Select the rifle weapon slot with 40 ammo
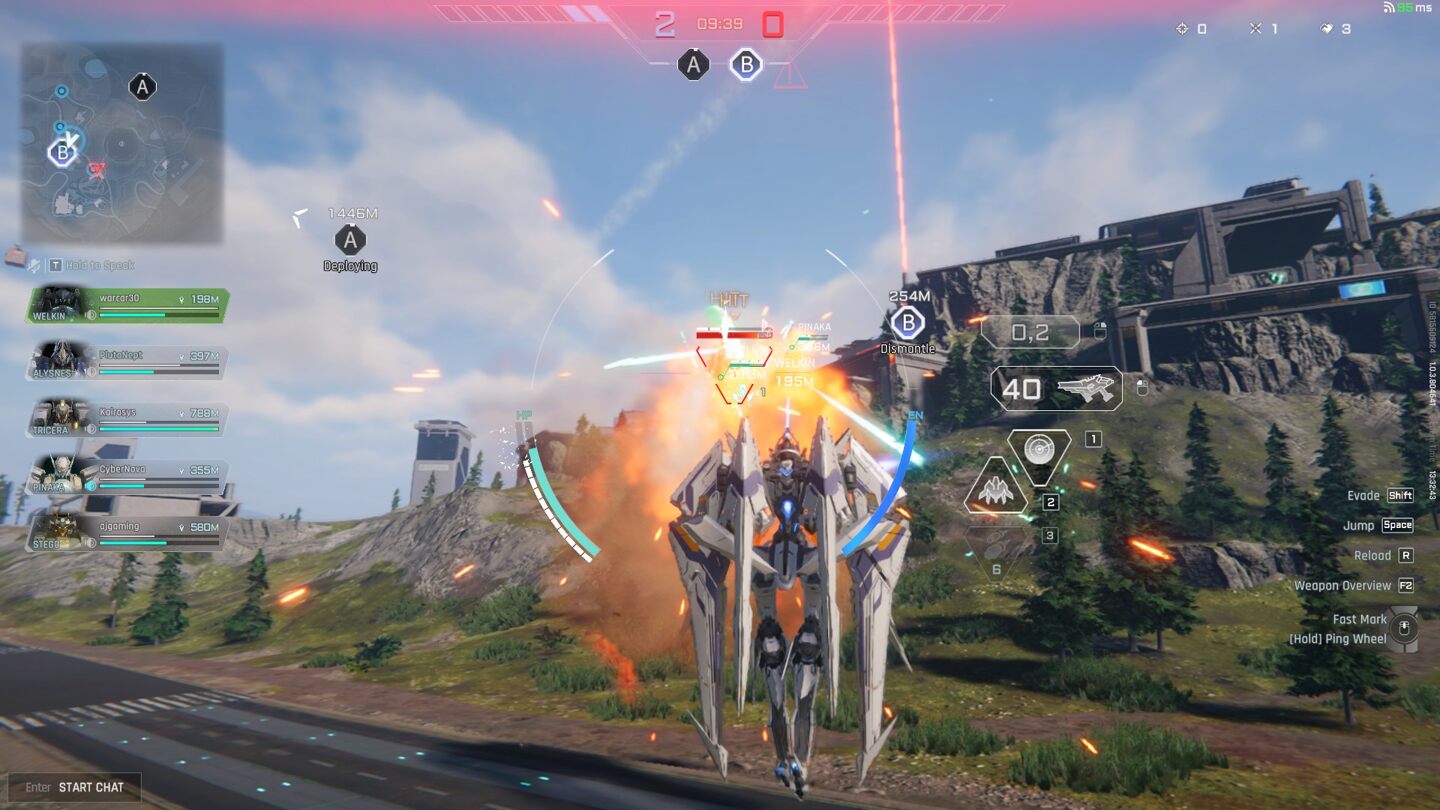1440x810 pixels. point(1056,389)
